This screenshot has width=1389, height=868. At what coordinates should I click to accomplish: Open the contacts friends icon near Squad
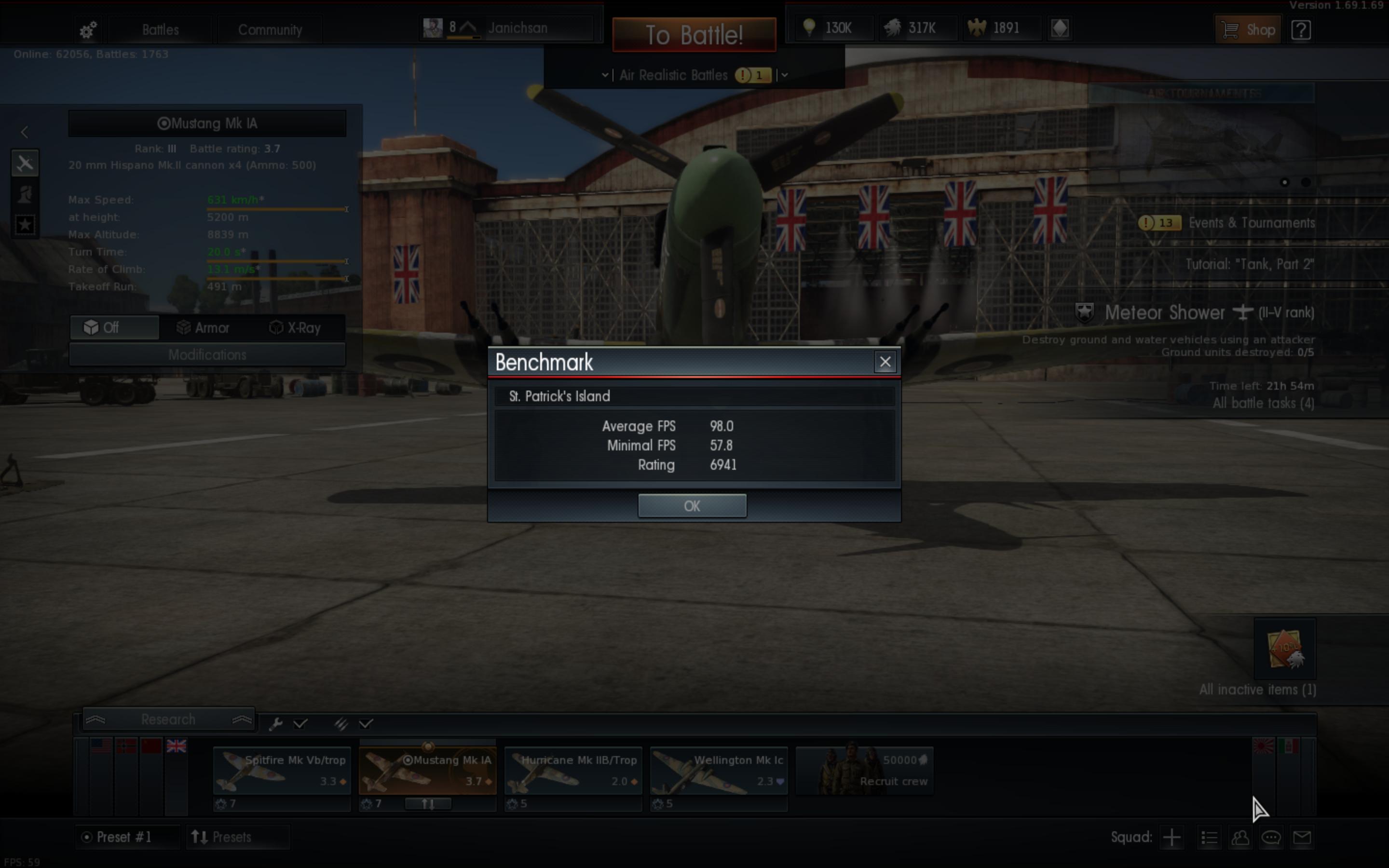click(x=1240, y=837)
